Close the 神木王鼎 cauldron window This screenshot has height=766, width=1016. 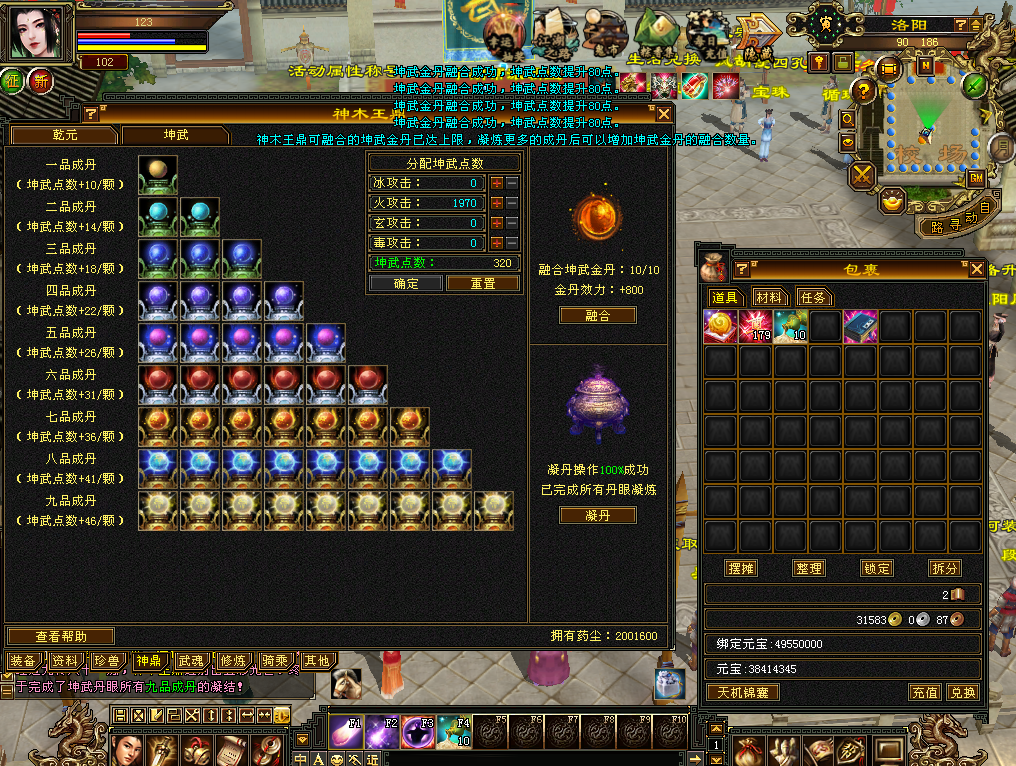663,114
